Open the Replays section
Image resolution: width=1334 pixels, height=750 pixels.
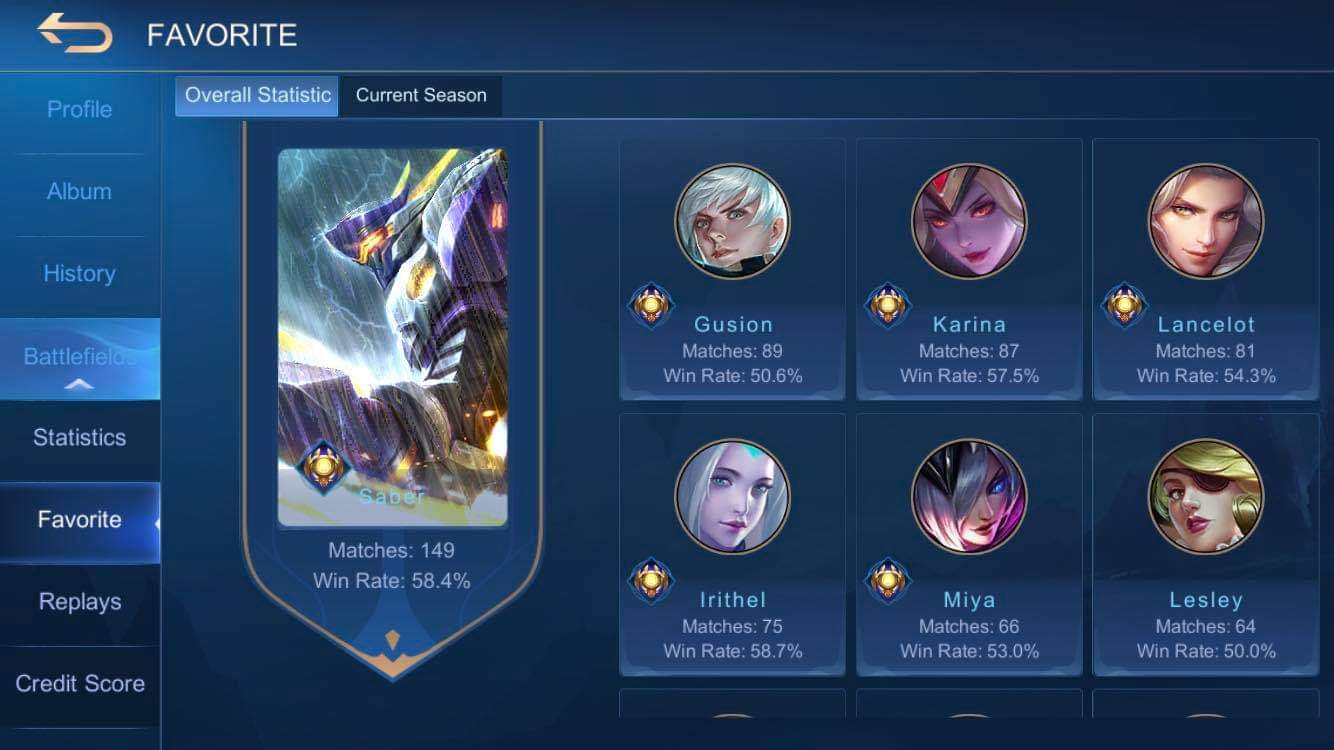79,601
